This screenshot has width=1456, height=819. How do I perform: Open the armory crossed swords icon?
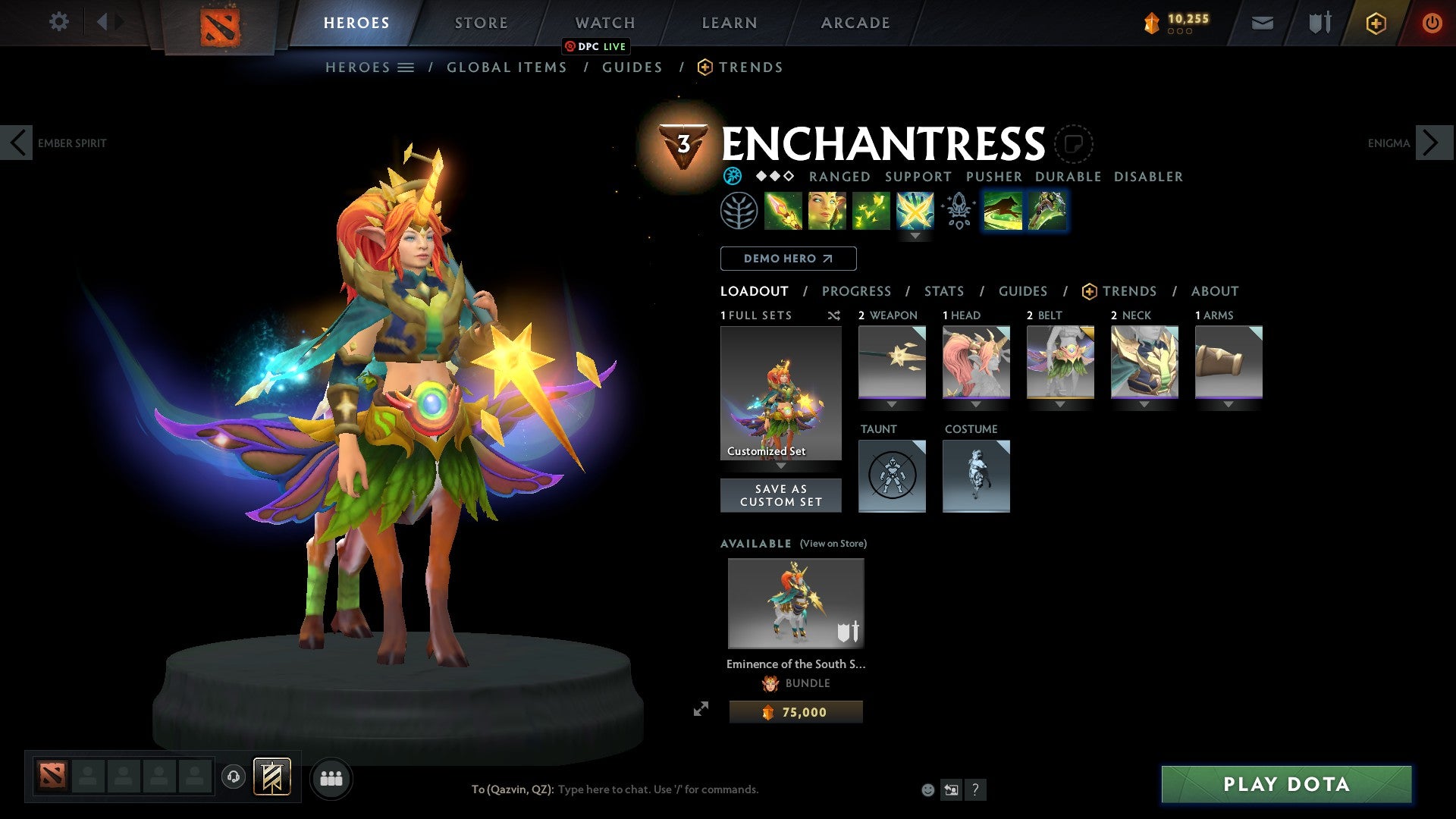coord(1319,23)
